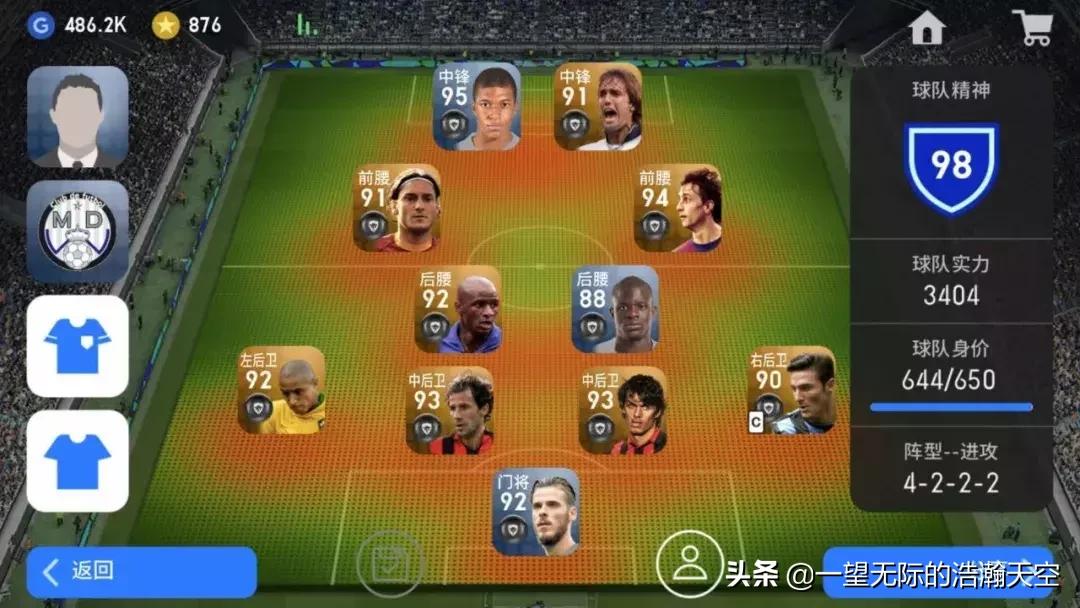Choose the 91-rated 中锋 striker card

598,107
